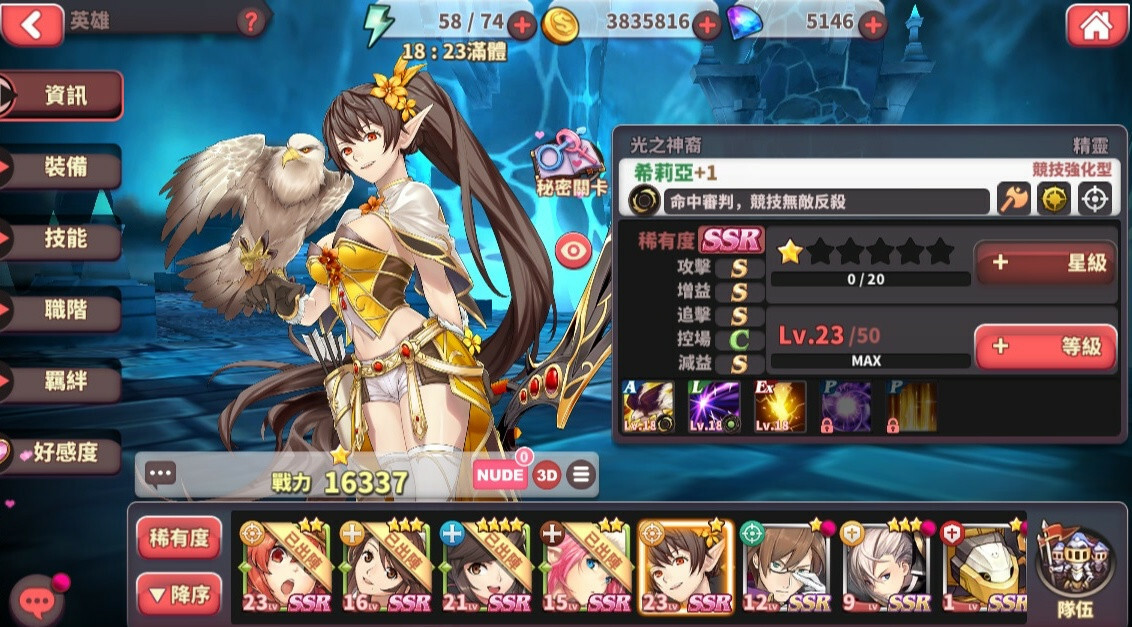This screenshot has height=627, width=1132.
Task: Upgrade hero 星級 star rank
Action: (x=1045, y=264)
